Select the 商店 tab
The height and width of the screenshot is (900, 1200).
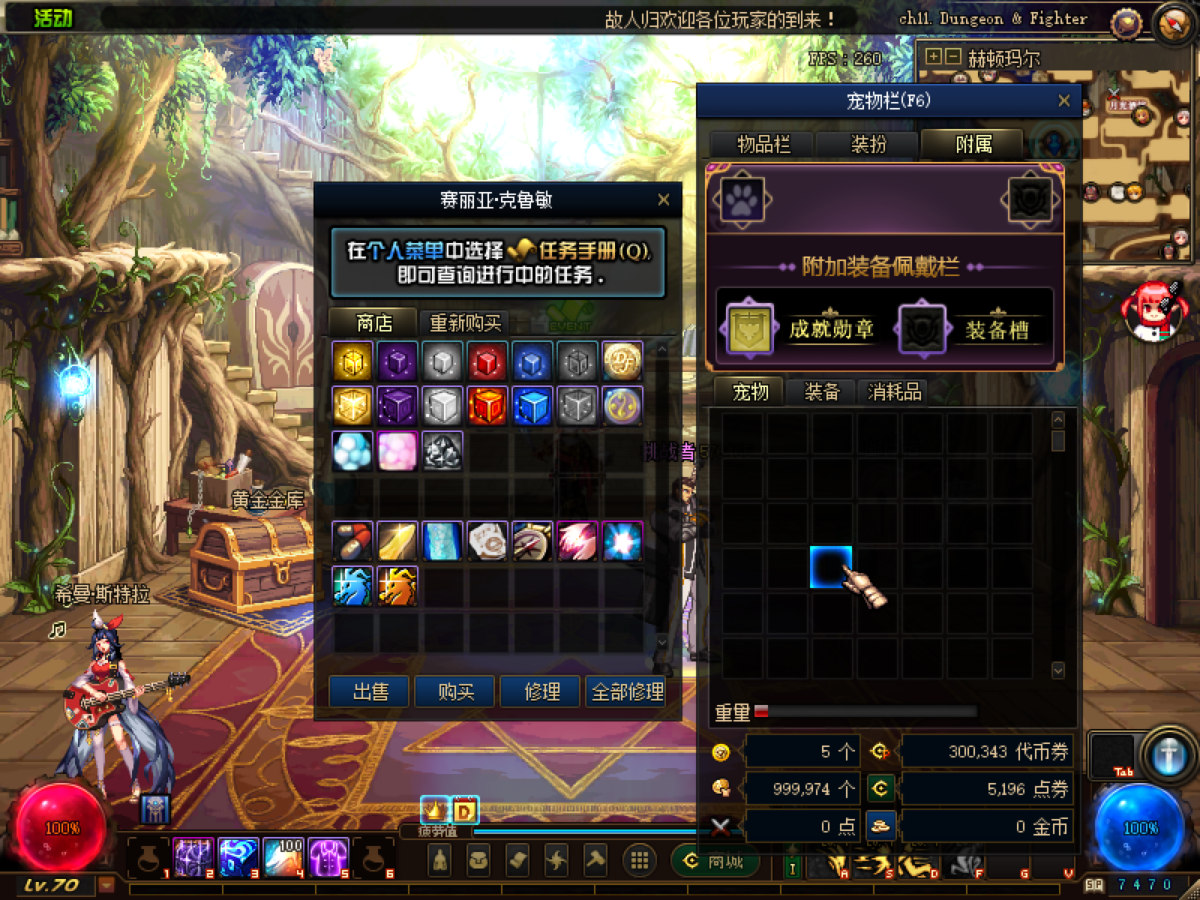(374, 323)
